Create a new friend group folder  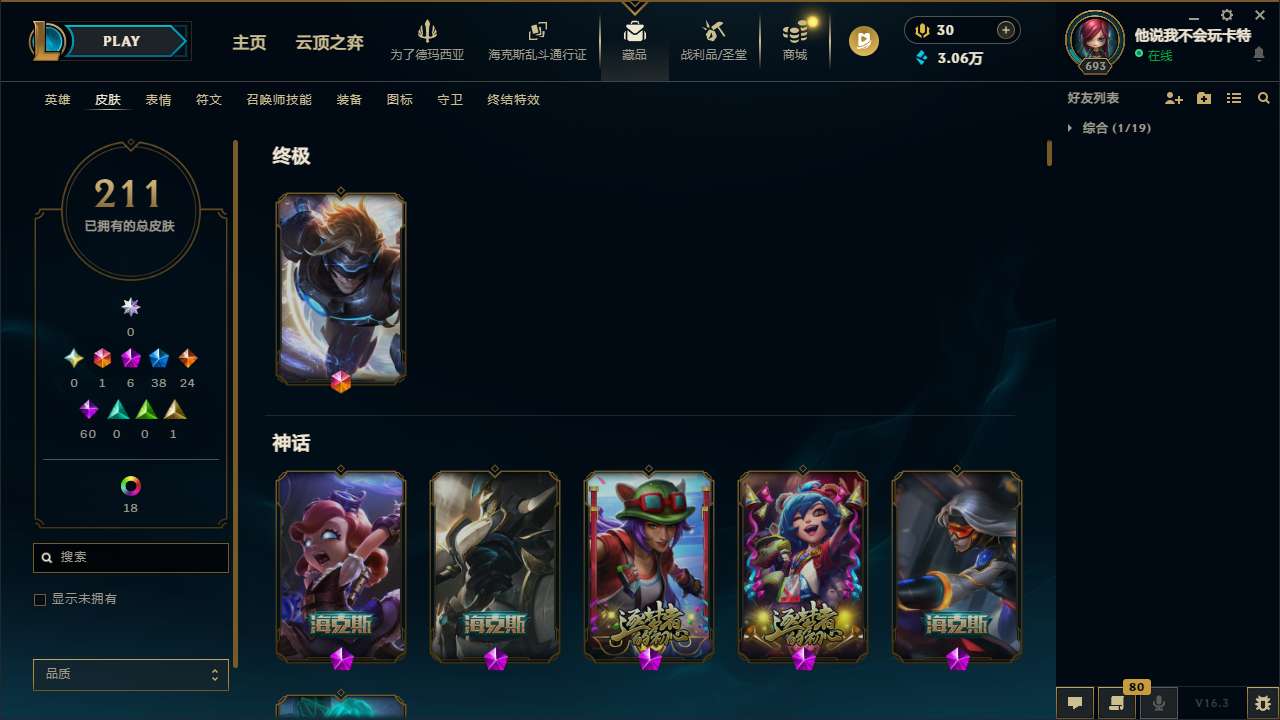[1204, 98]
